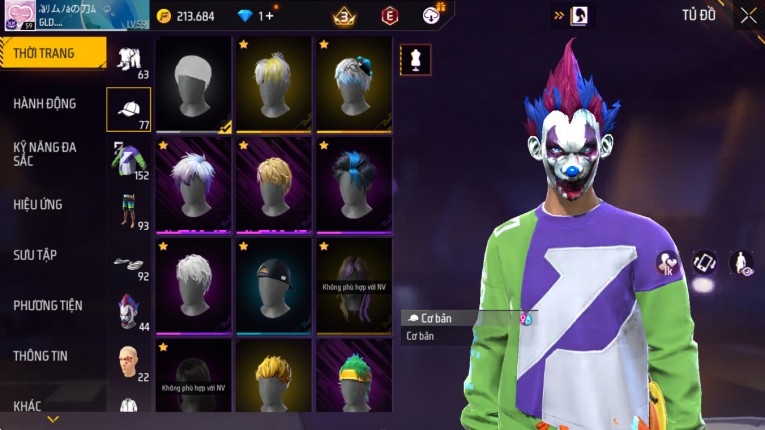765x430 pixels.
Task: Equip the black beanie hat item
Action: point(274,284)
